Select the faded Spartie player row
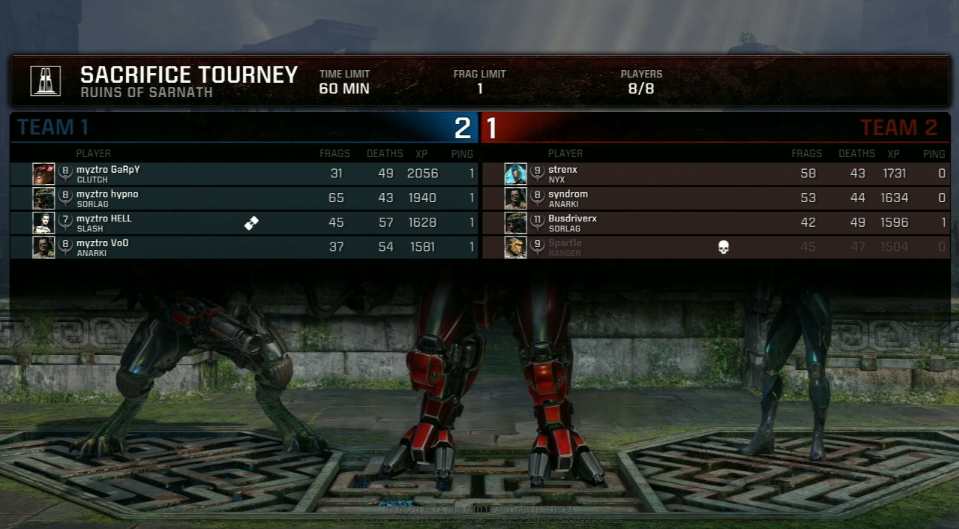 tap(714, 247)
